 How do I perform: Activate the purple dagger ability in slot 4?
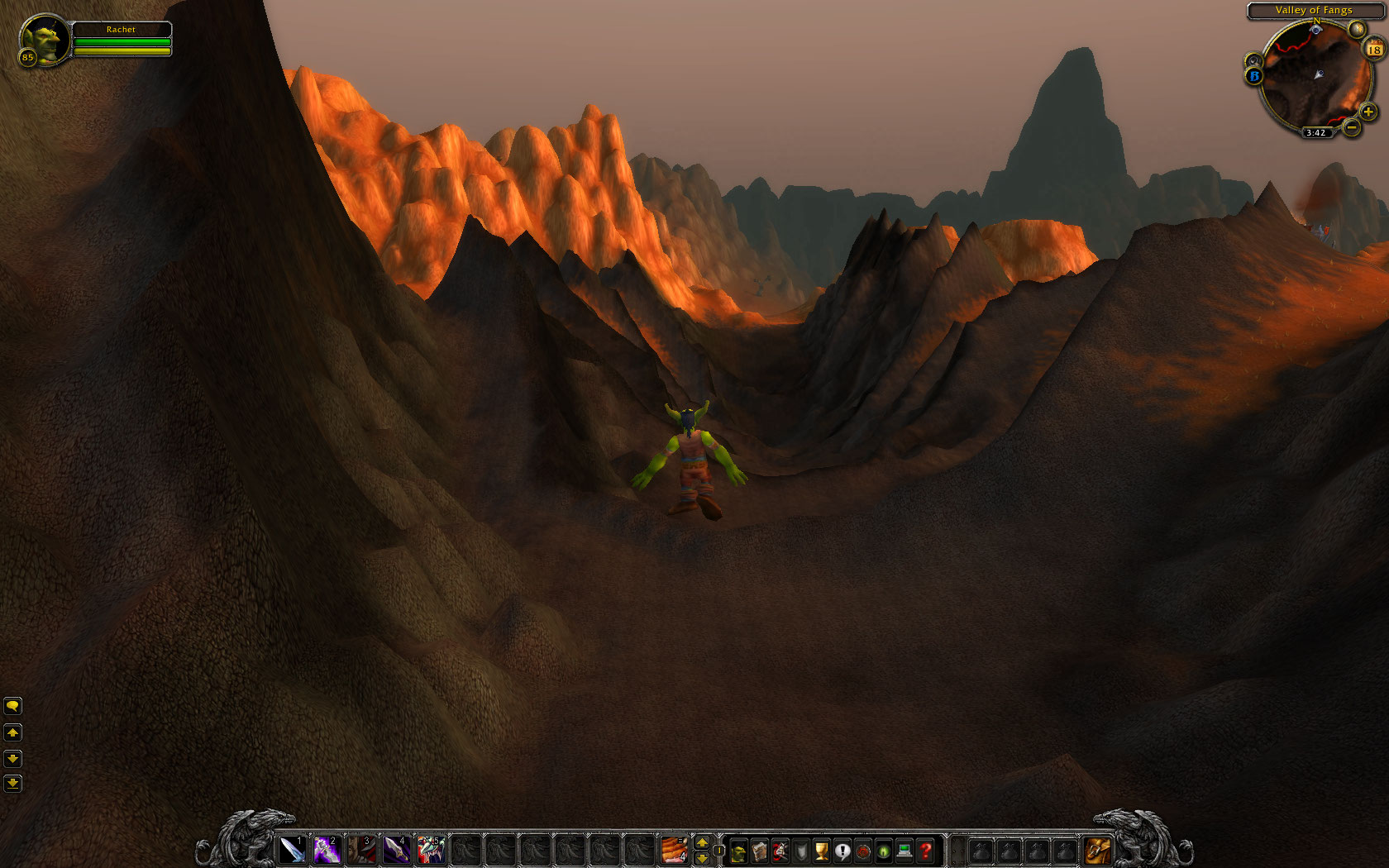(396, 849)
